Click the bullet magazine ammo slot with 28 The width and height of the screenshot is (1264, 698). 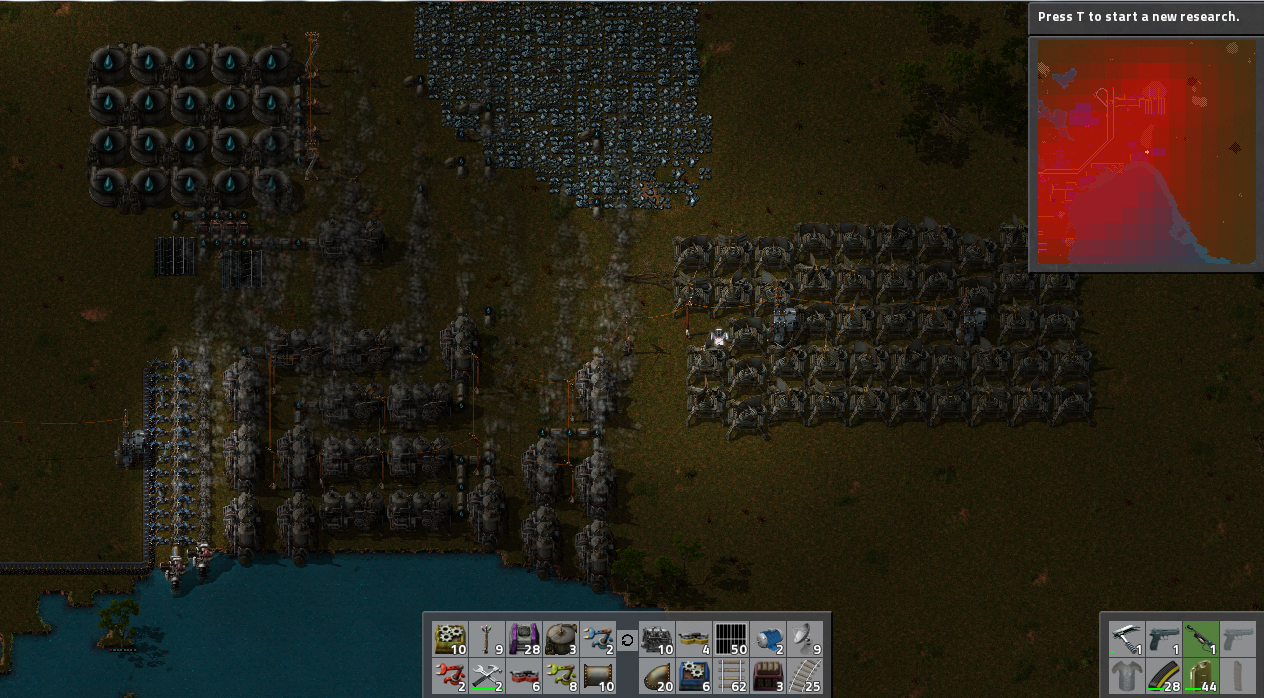1162,676
